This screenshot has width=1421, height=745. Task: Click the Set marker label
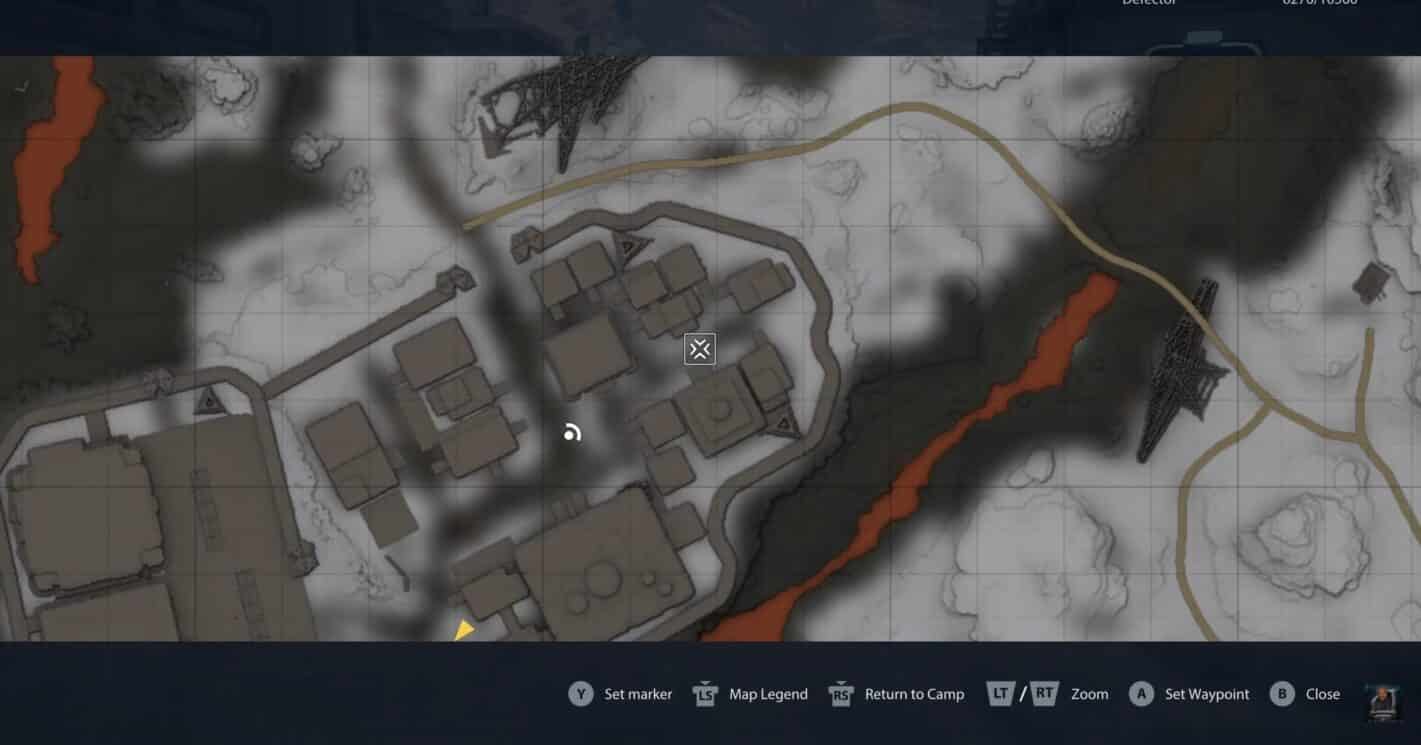[x=638, y=693]
